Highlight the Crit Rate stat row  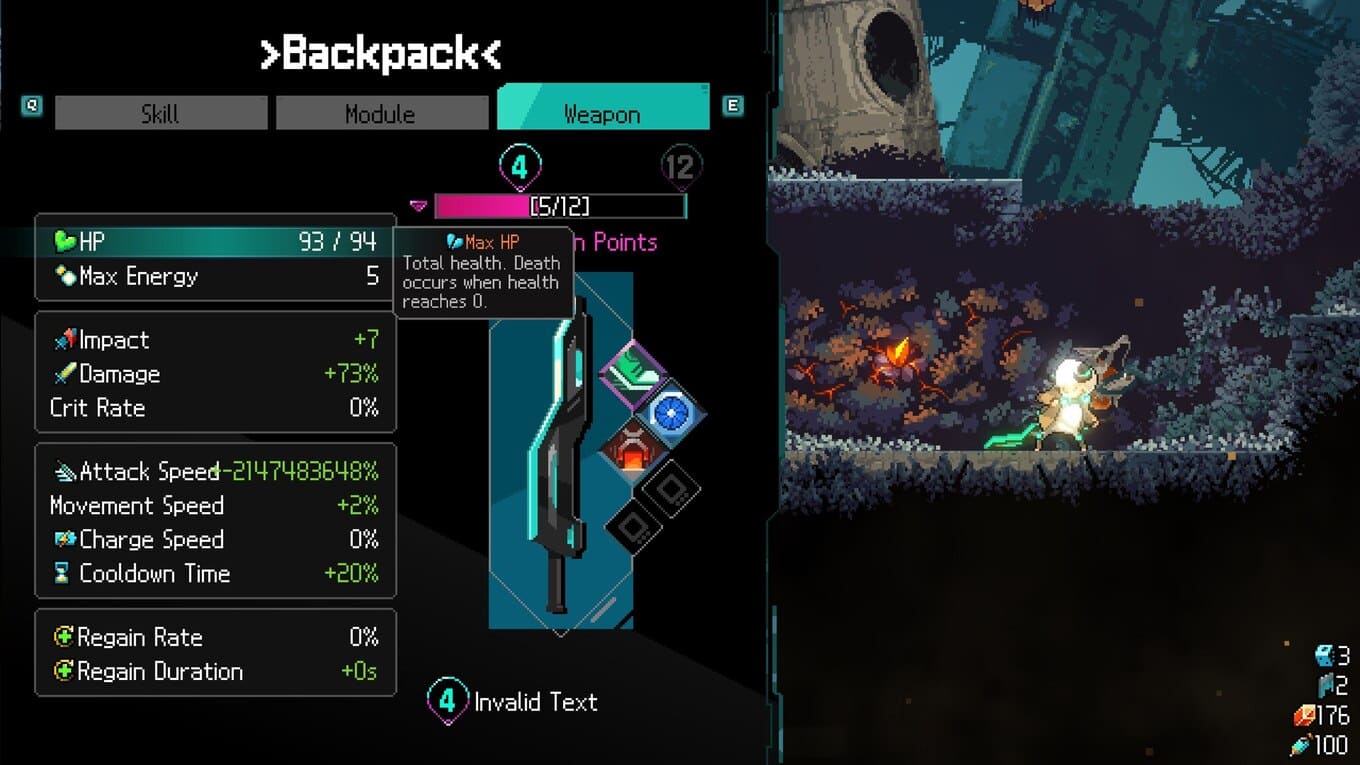click(x=215, y=408)
